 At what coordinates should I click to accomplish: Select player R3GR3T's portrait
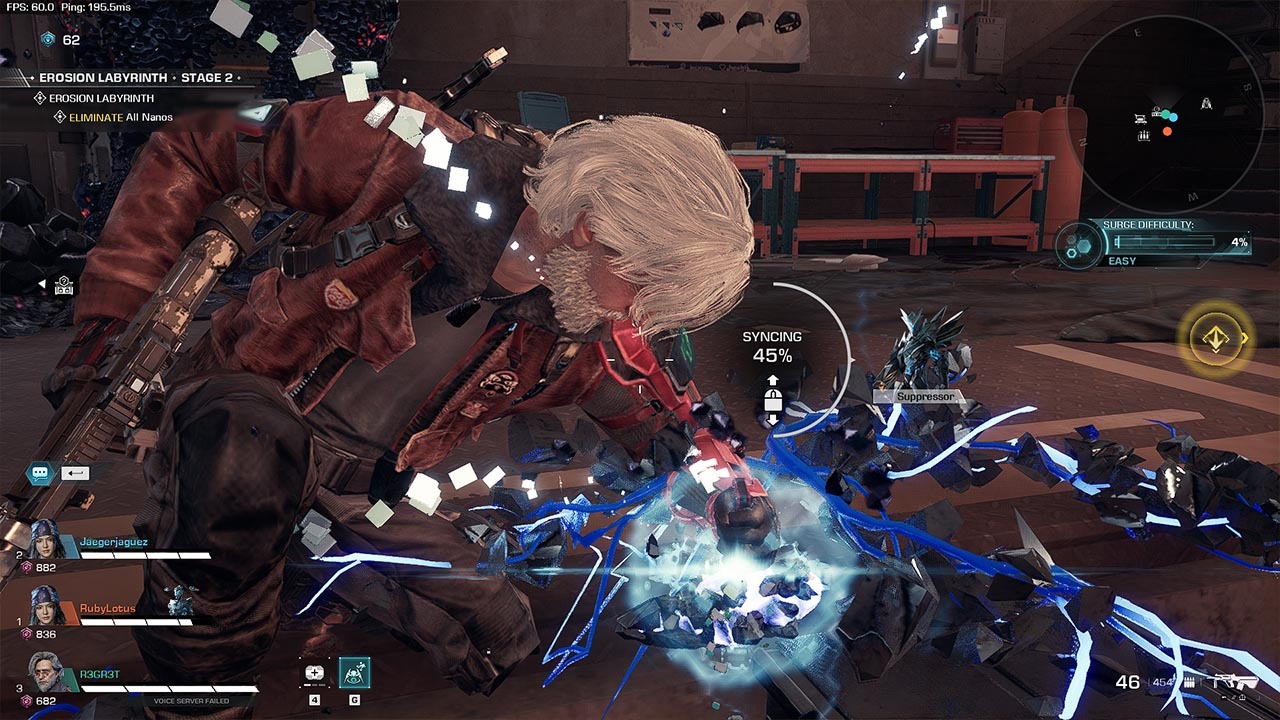point(46,671)
